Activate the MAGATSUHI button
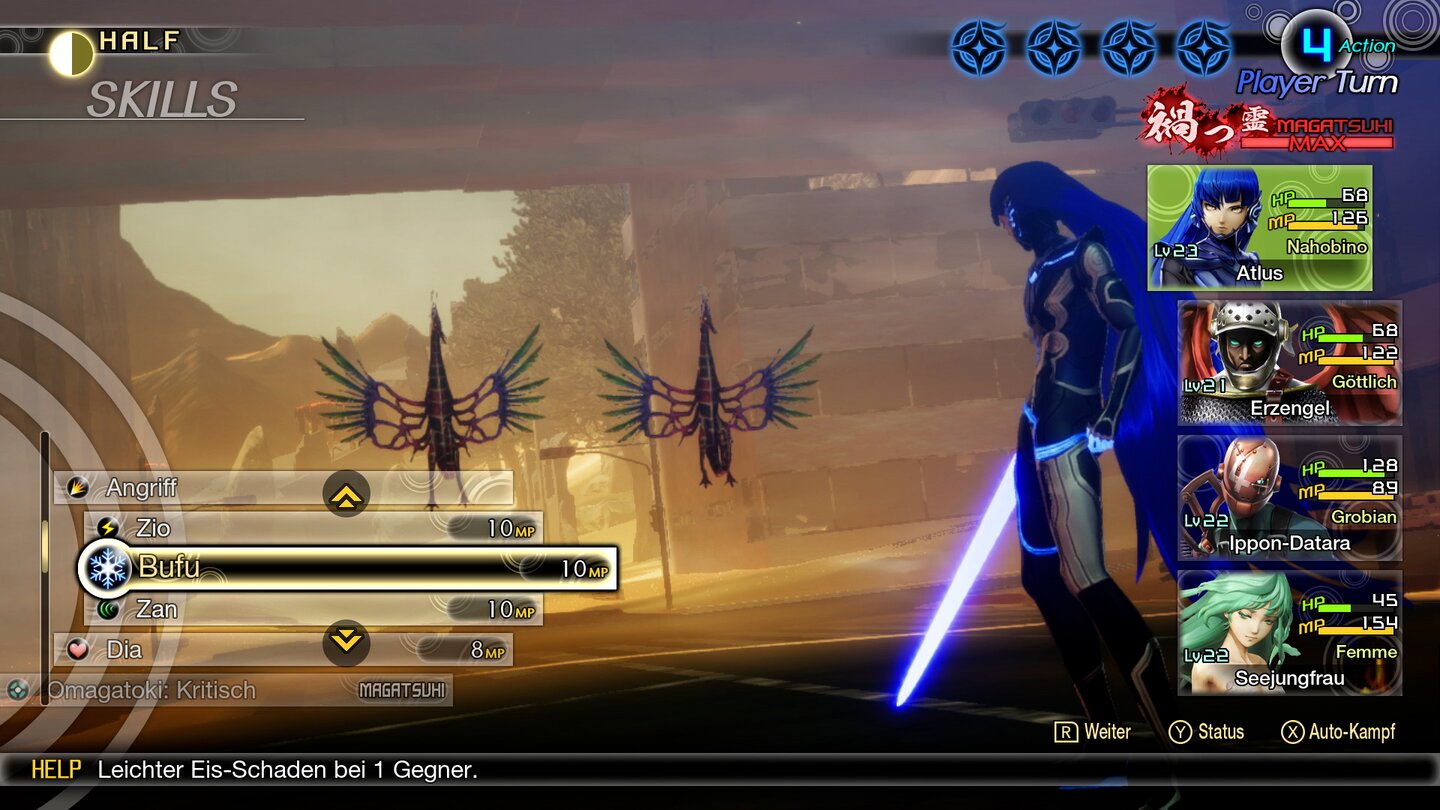 401,690
